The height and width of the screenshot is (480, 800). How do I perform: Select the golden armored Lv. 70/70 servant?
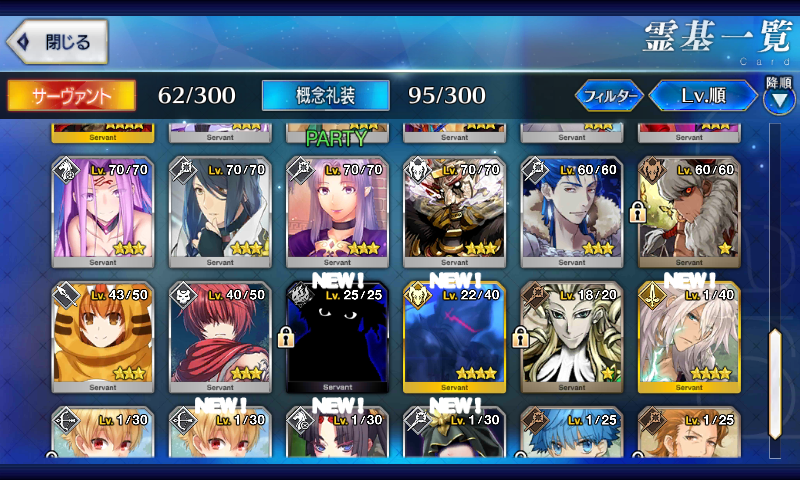(x=454, y=212)
